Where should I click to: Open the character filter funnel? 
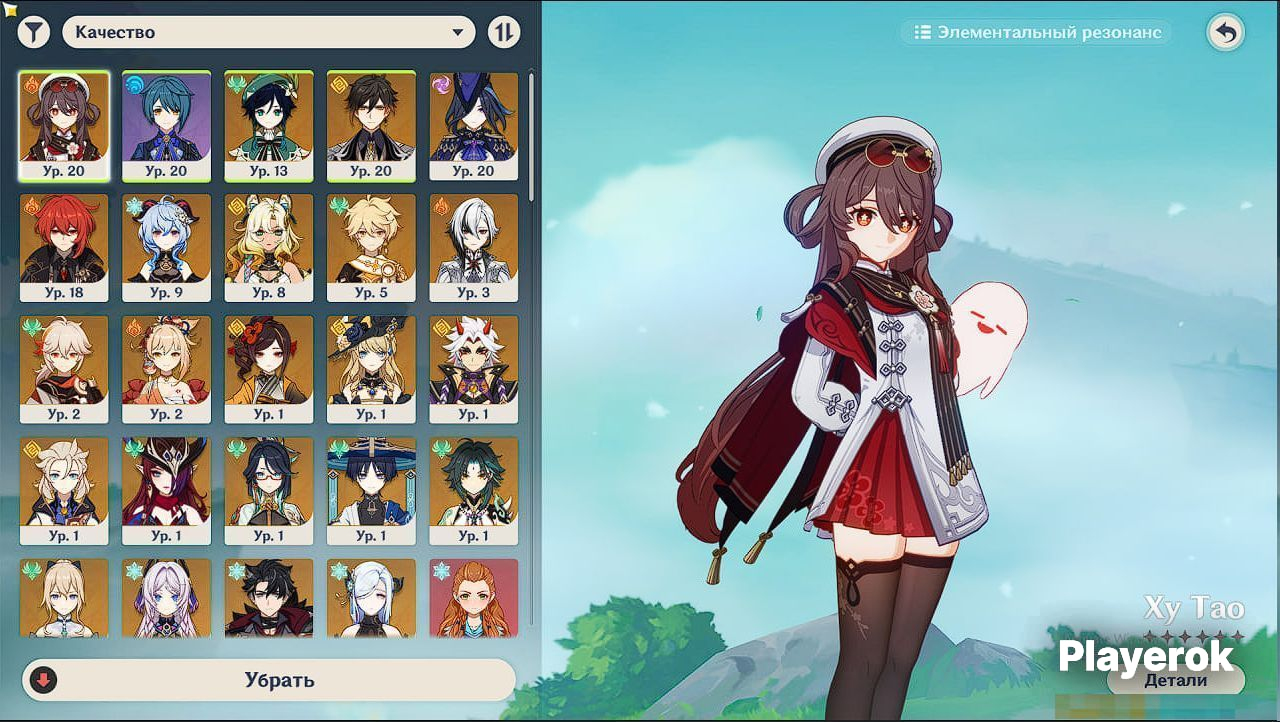coord(34,32)
